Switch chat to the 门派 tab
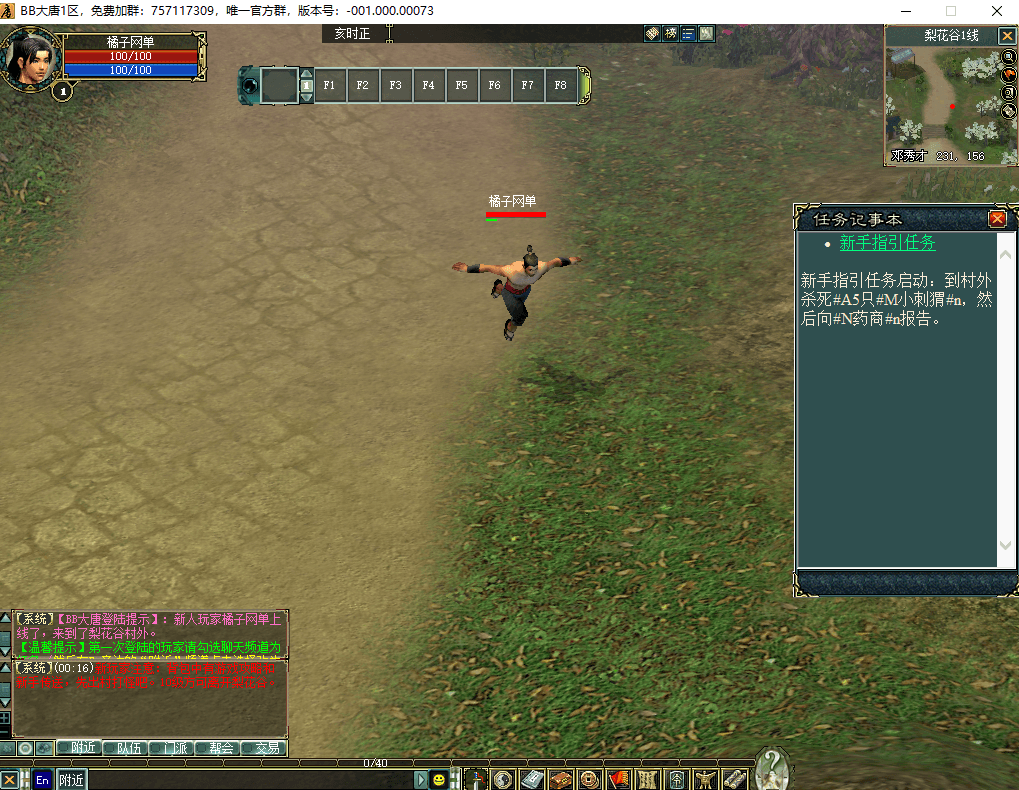 [x=176, y=747]
